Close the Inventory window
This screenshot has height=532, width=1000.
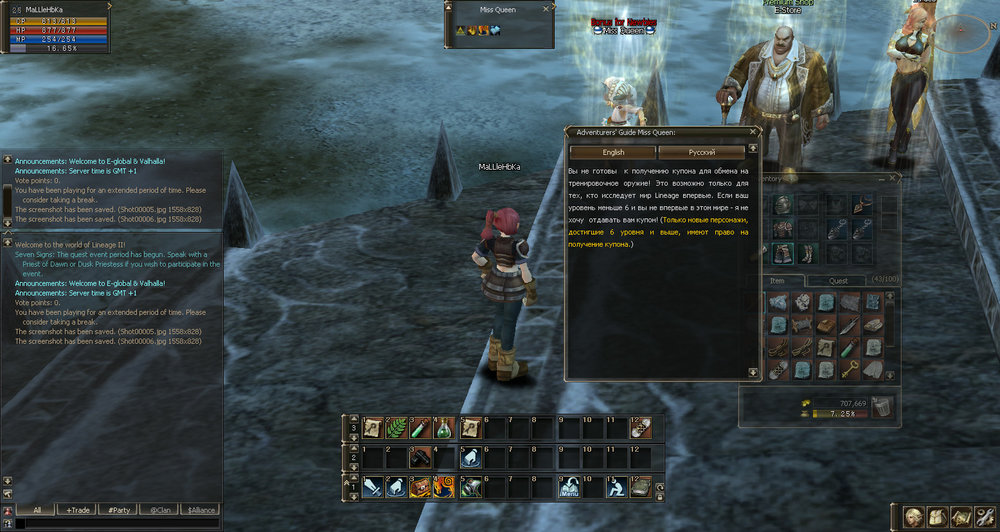click(894, 179)
